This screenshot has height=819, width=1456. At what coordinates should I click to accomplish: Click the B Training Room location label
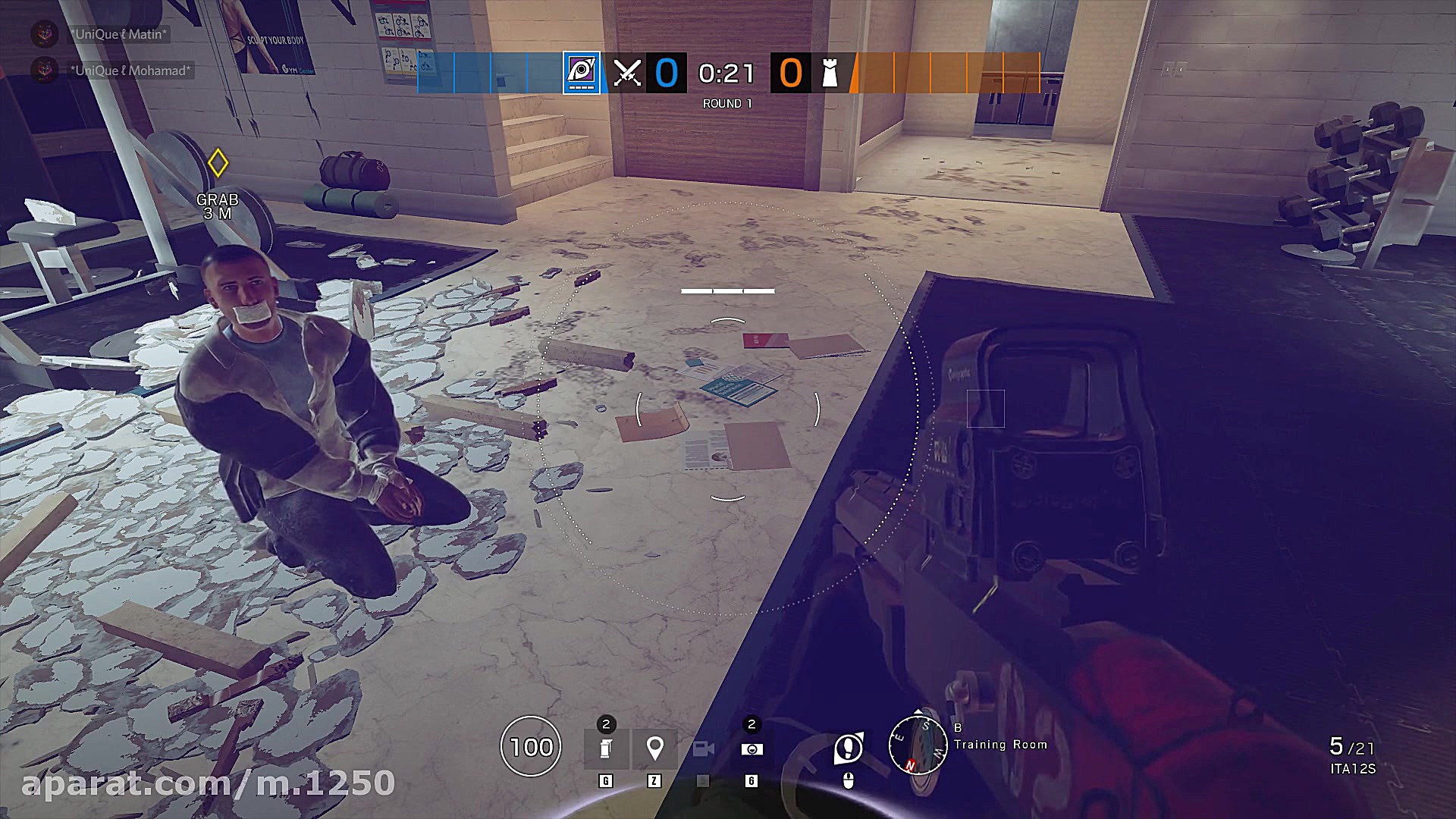999,745
